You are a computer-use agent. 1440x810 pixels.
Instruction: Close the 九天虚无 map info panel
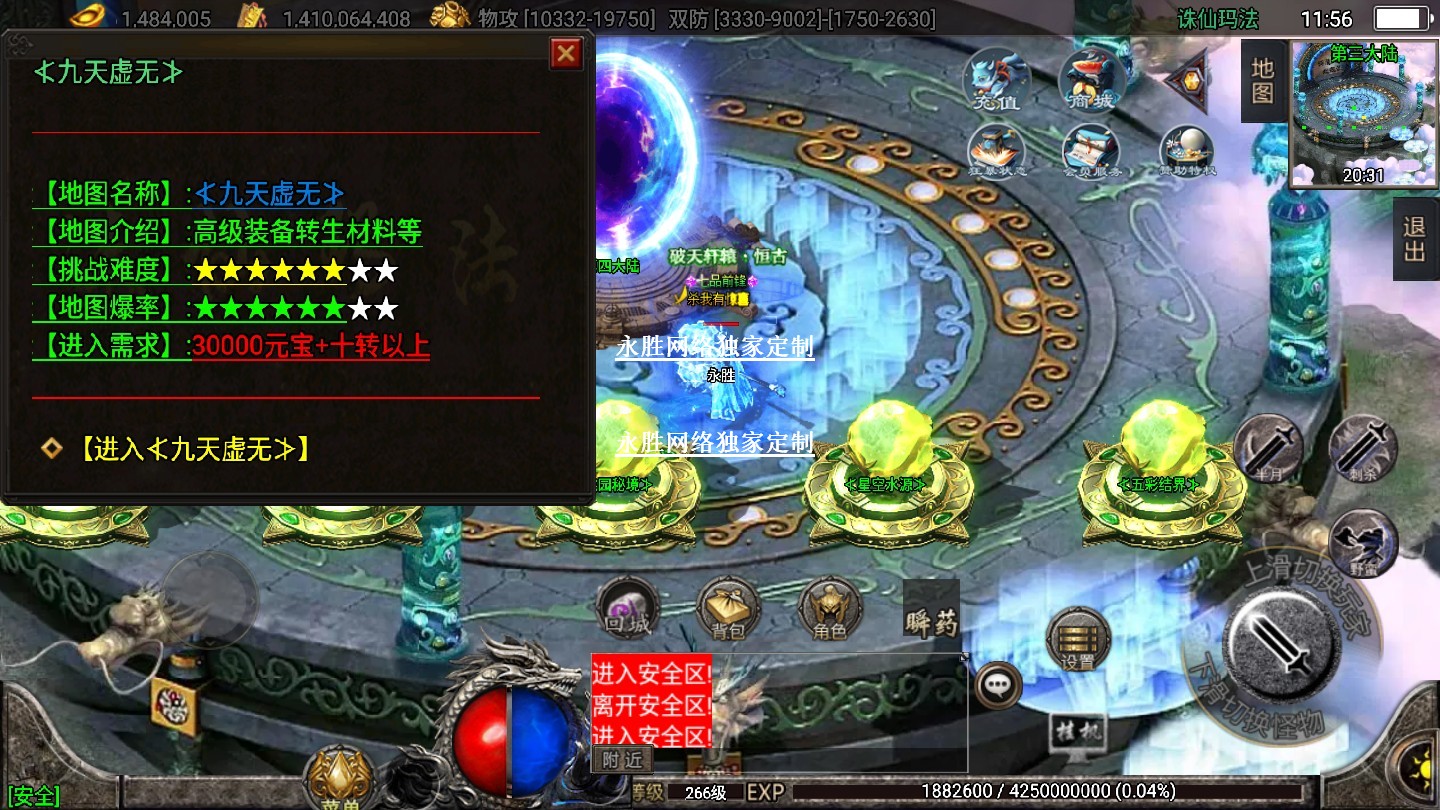(x=566, y=53)
